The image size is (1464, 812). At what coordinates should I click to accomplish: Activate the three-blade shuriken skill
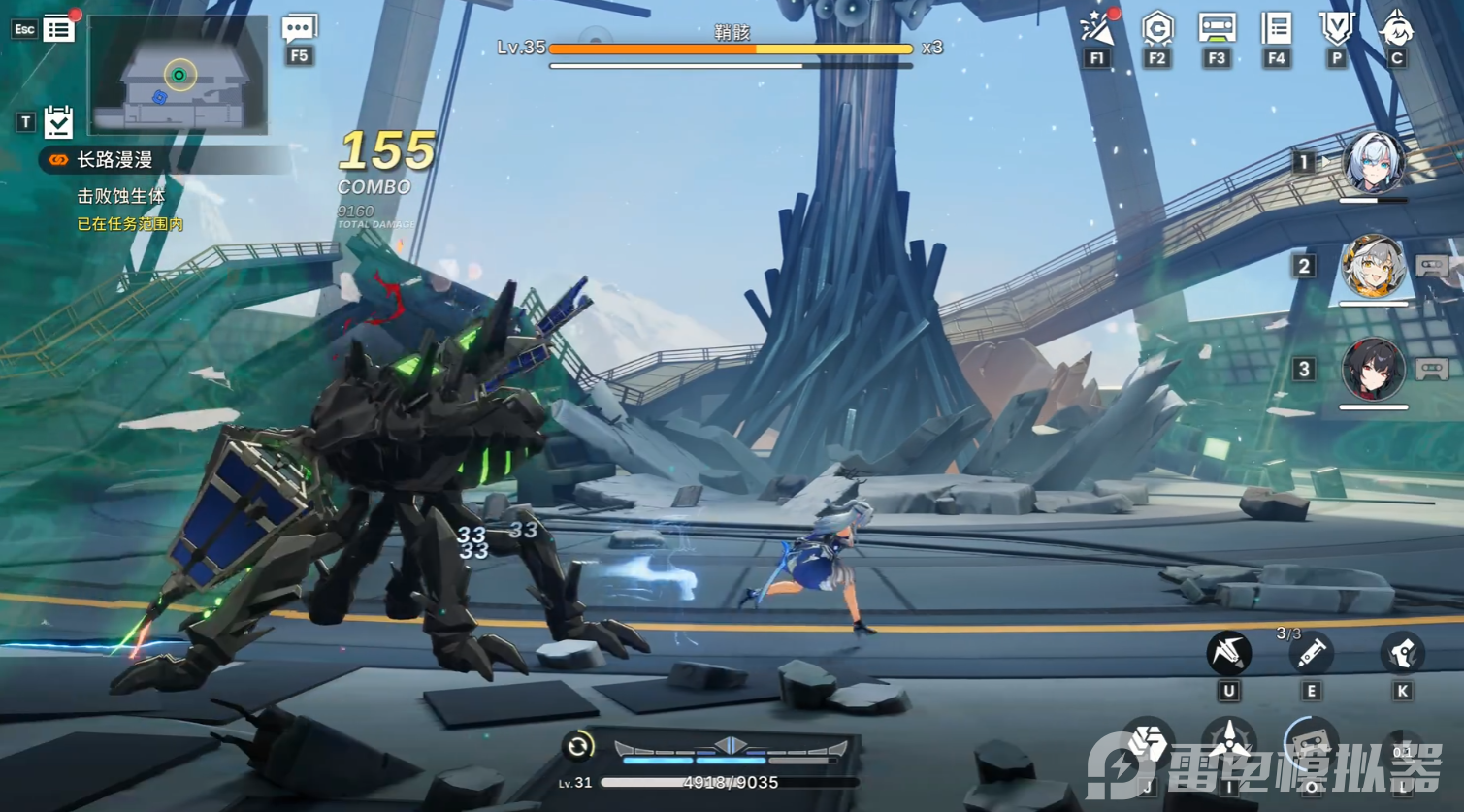(x=1229, y=745)
